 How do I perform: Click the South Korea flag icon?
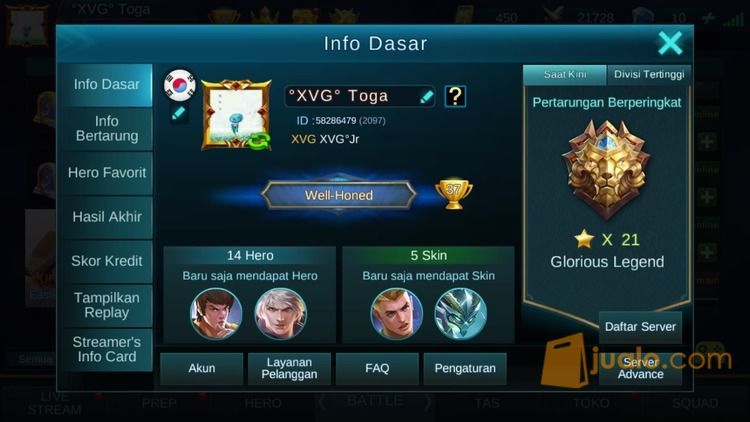click(x=179, y=85)
